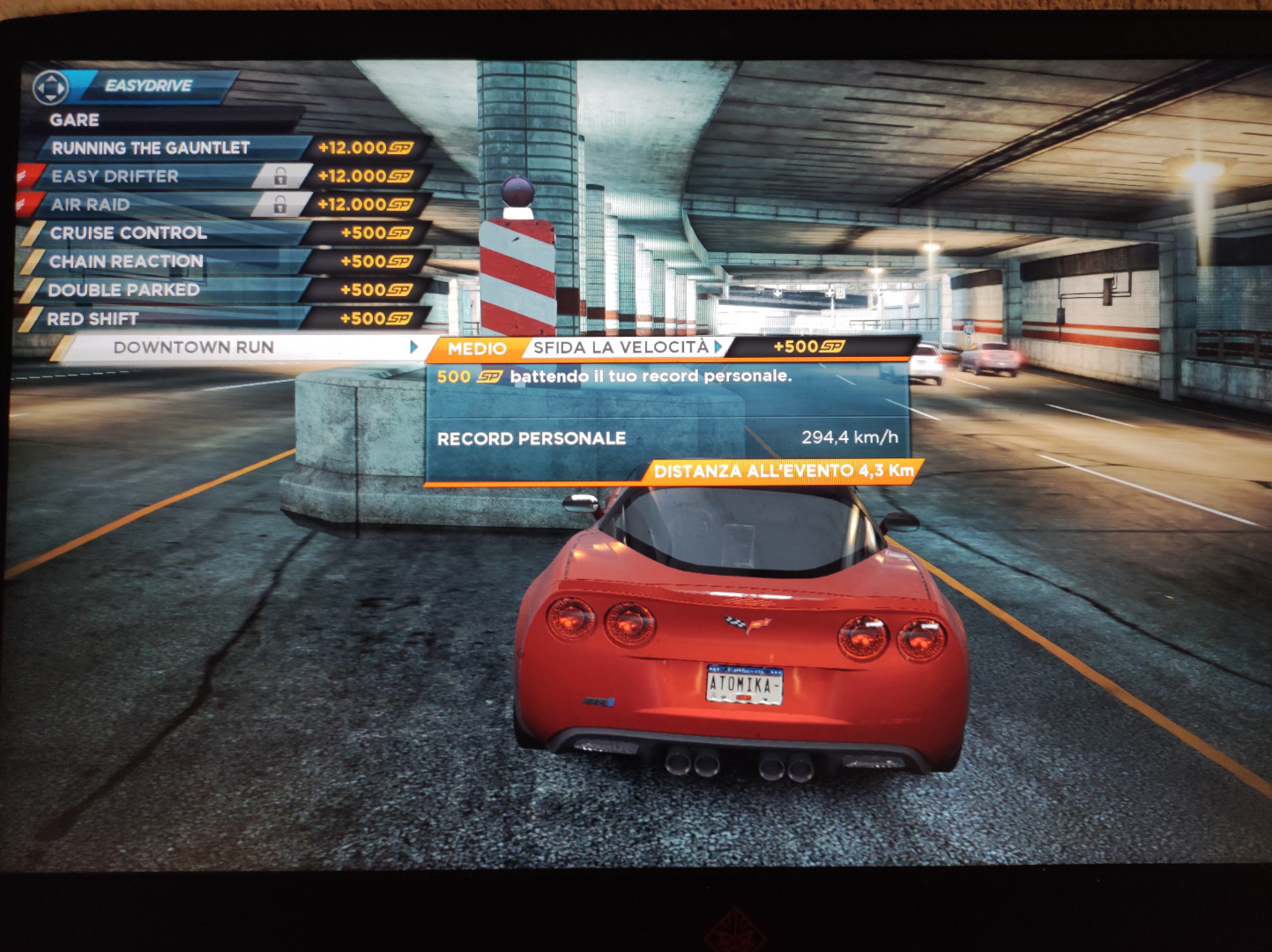This screenshot has height=952, width=1272.
Task: Pick the Cruise Control event
Action: click(129, 233)
